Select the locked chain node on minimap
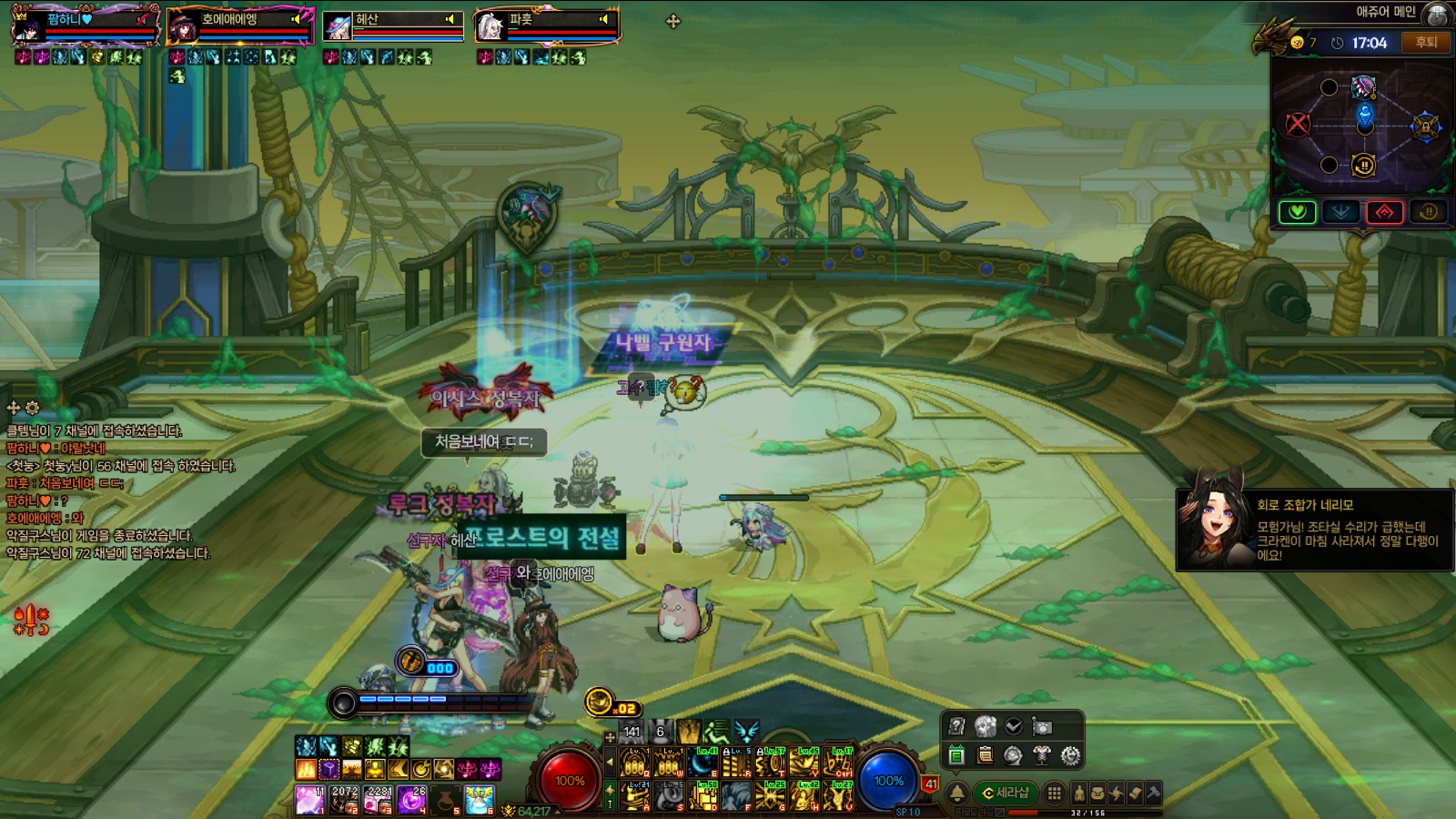 coord(1425,126)
